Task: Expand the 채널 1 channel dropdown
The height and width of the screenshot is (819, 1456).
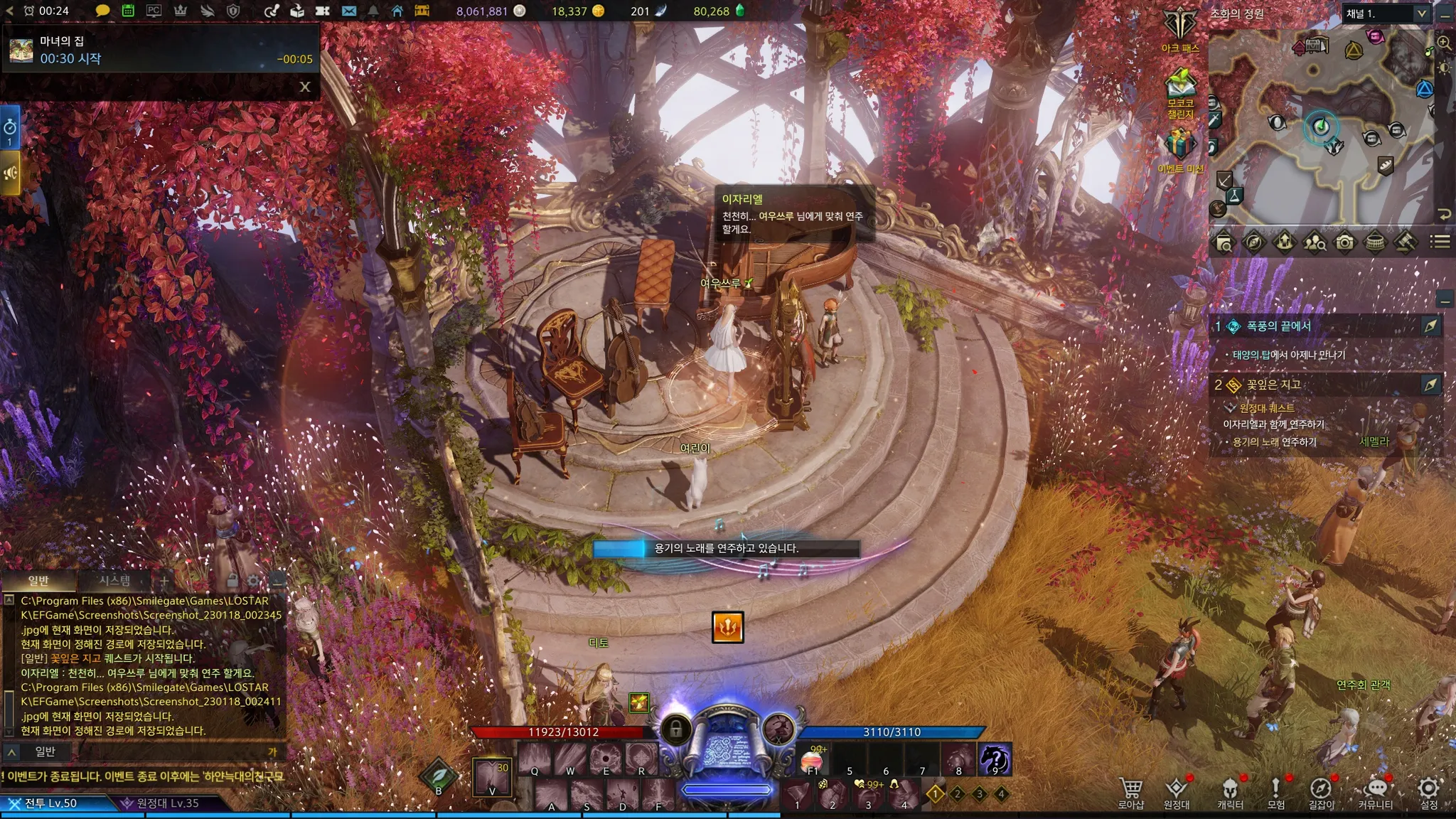Action: tap(1421, 14)
